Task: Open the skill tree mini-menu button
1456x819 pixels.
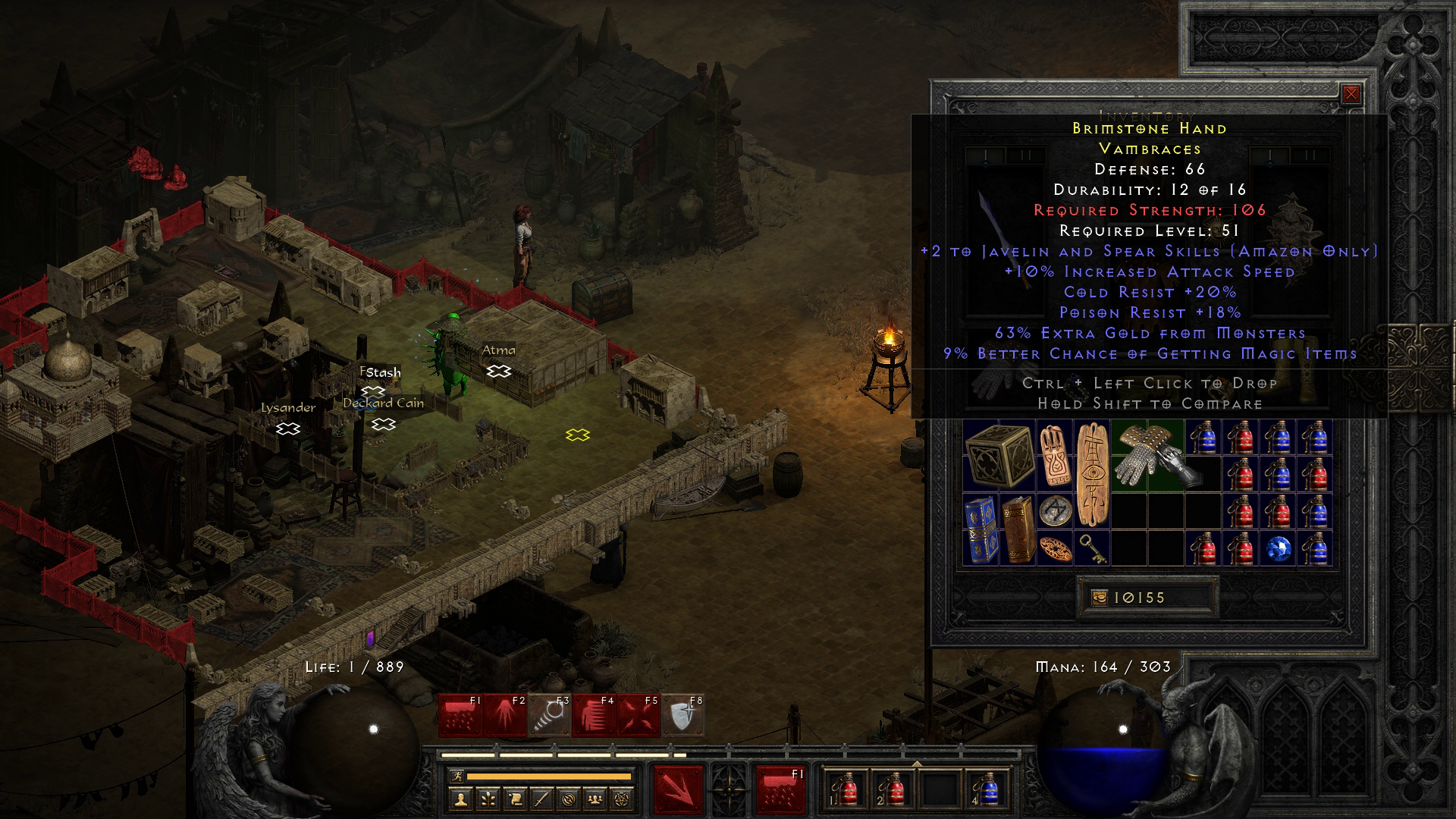Action: point(488,799)
